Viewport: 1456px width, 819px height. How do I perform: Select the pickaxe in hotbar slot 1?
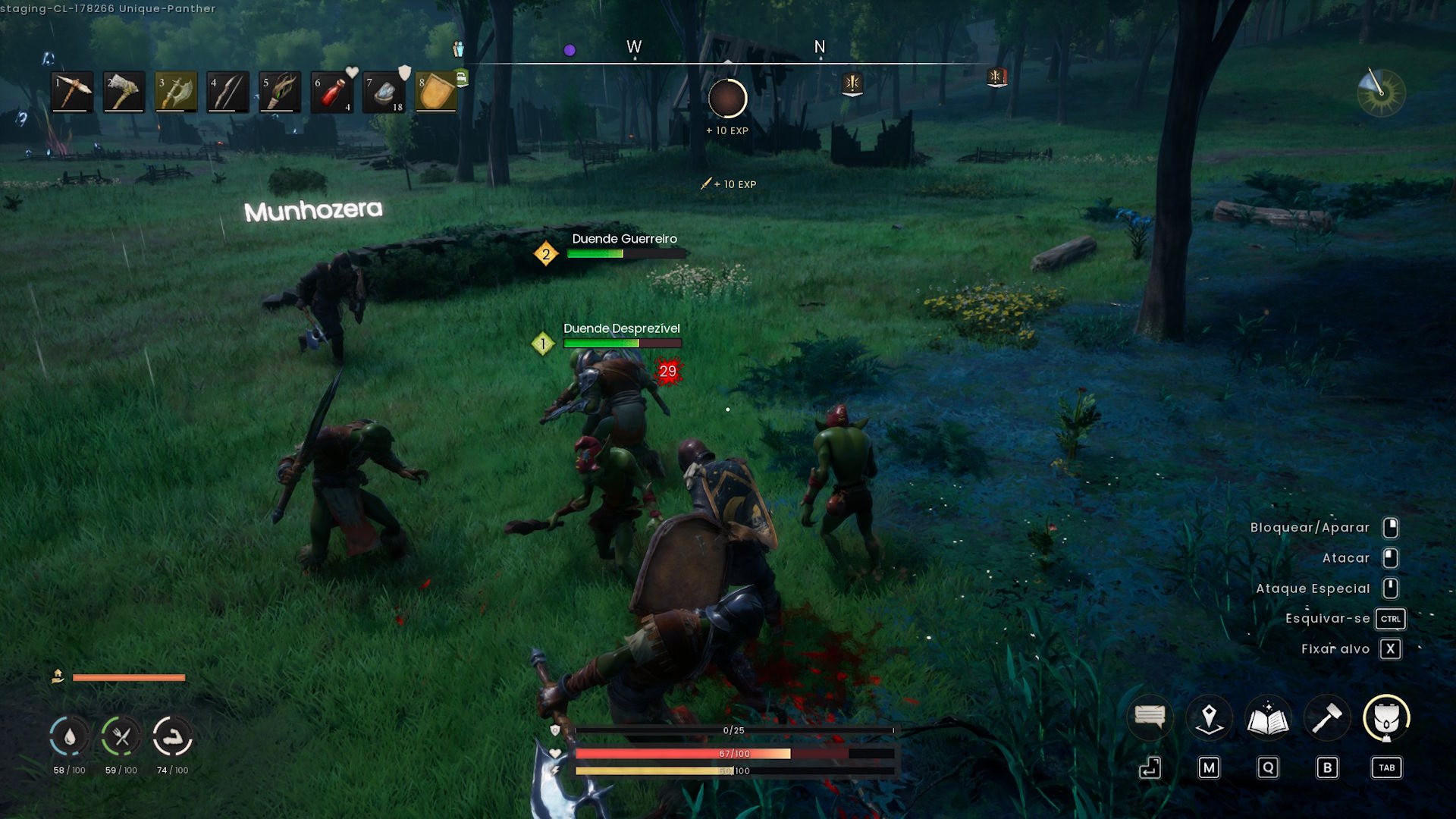point(72,91)
